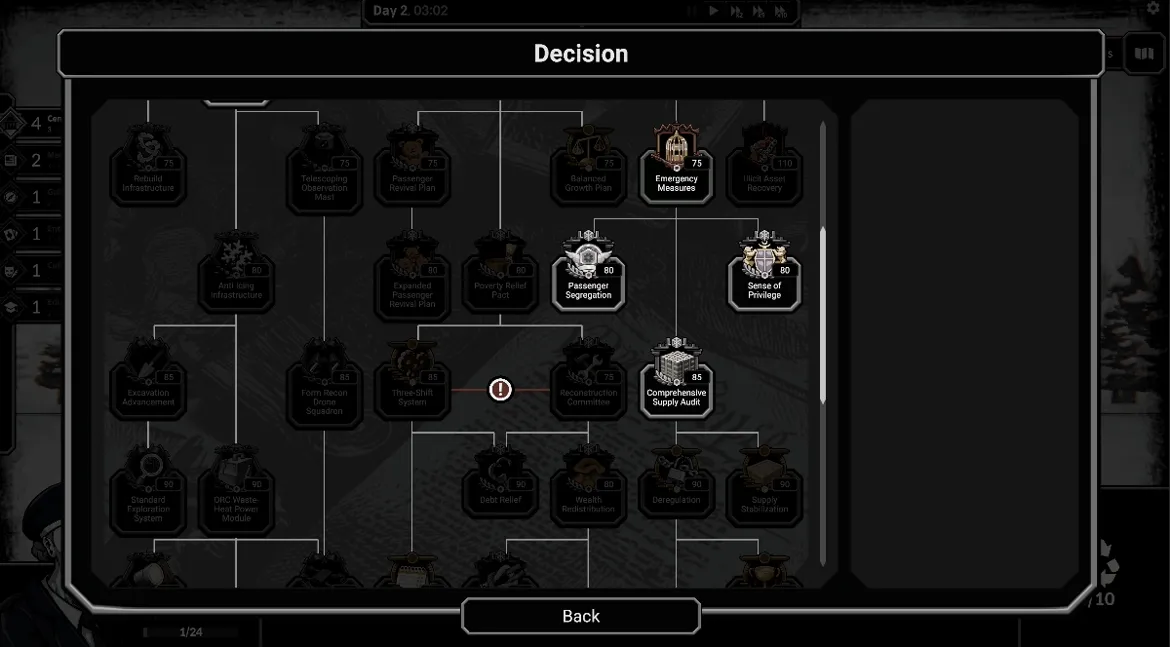Click the Anti-Icing Infrastructure node

tap(236, 272)
